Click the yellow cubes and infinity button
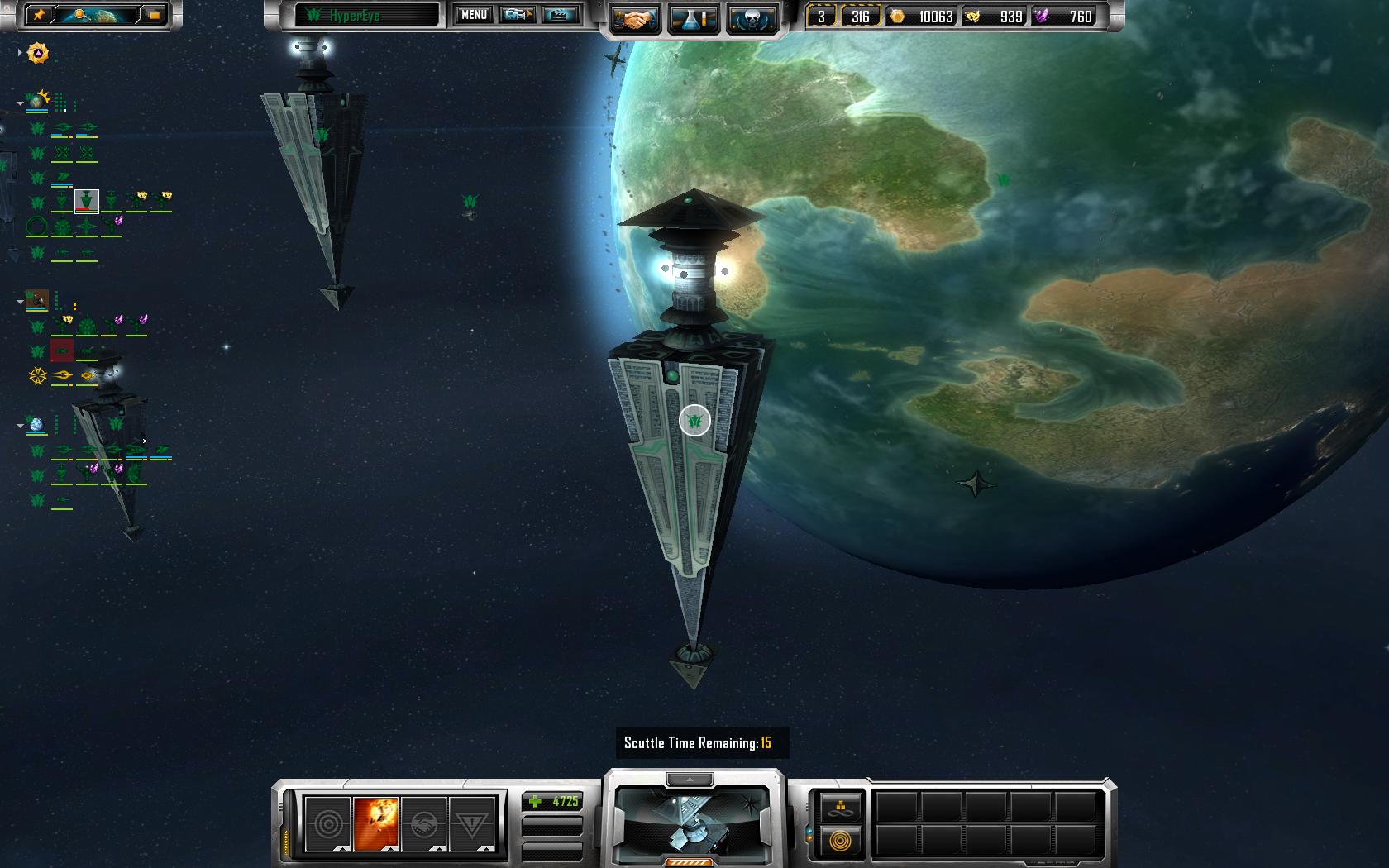Viewport: 1389px width, 868px height. click(840, 808)
